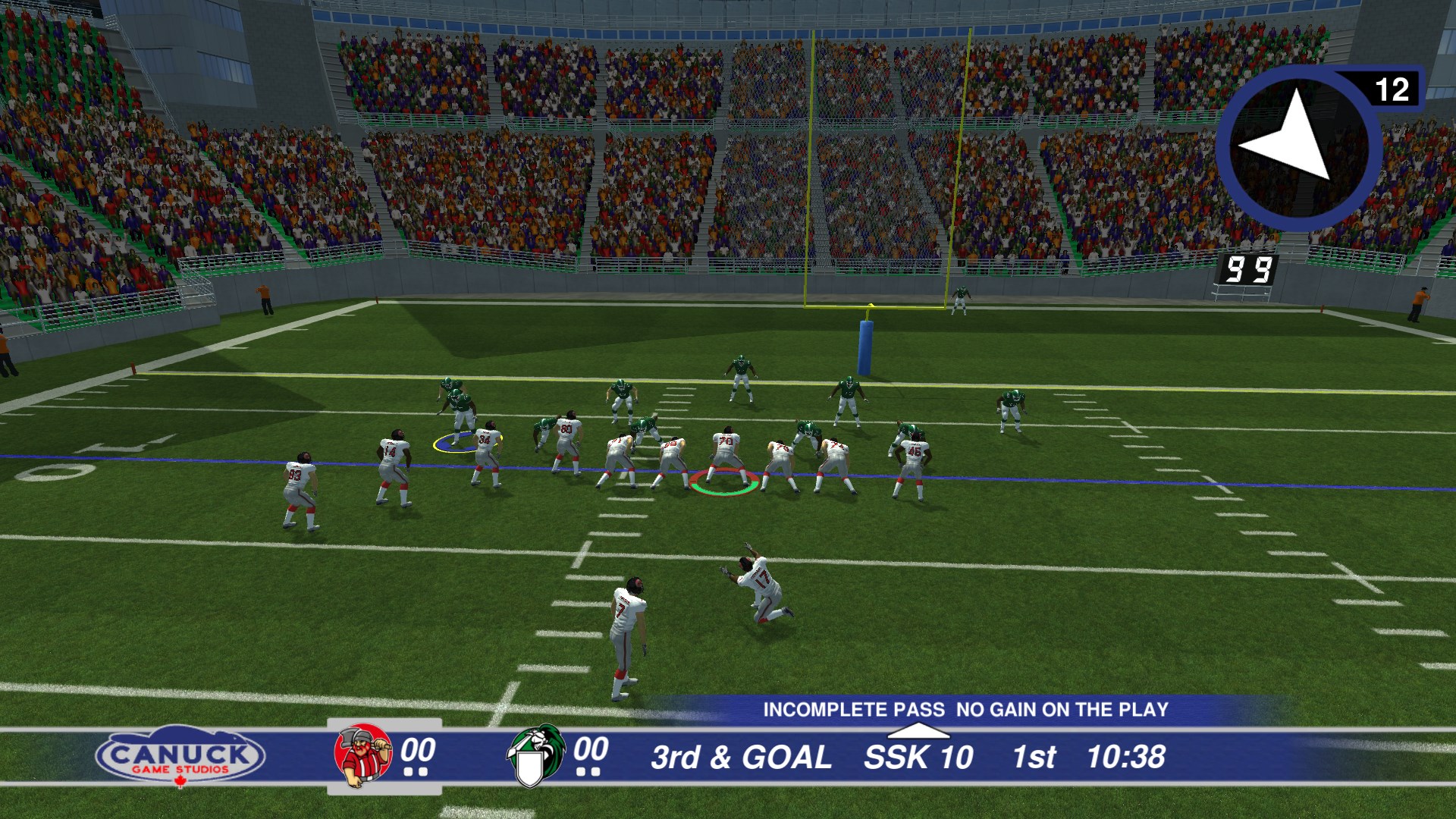The image size is (1456, 819).
Task: Click the red team score of 00
Action: [416, 752]
